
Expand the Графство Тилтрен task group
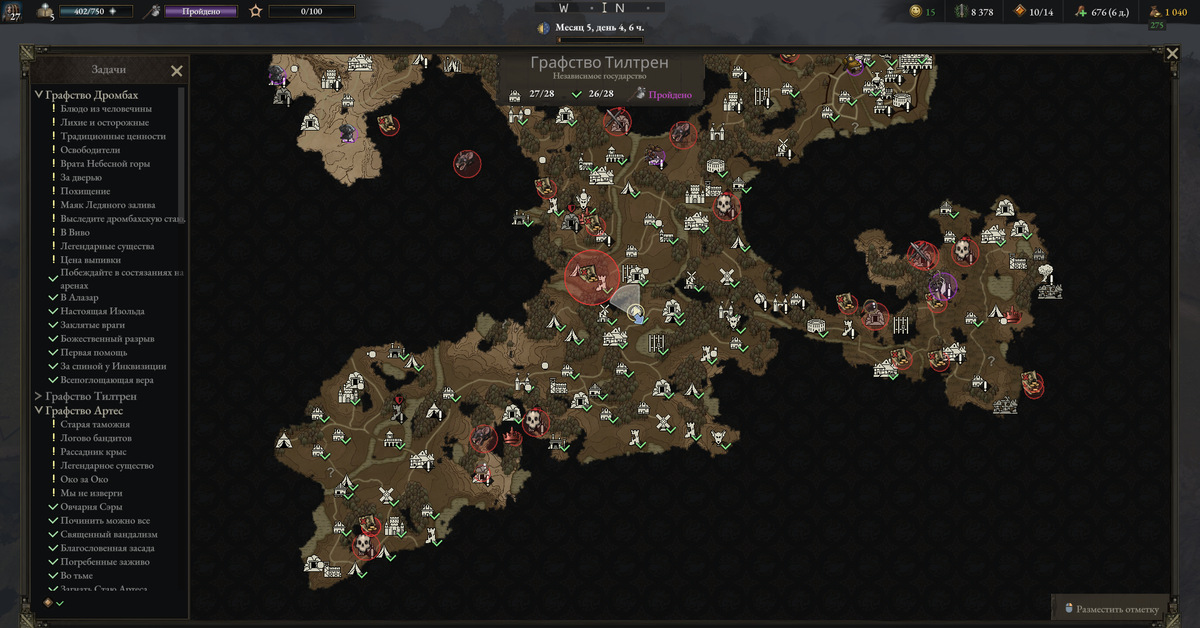click(39, 396)
